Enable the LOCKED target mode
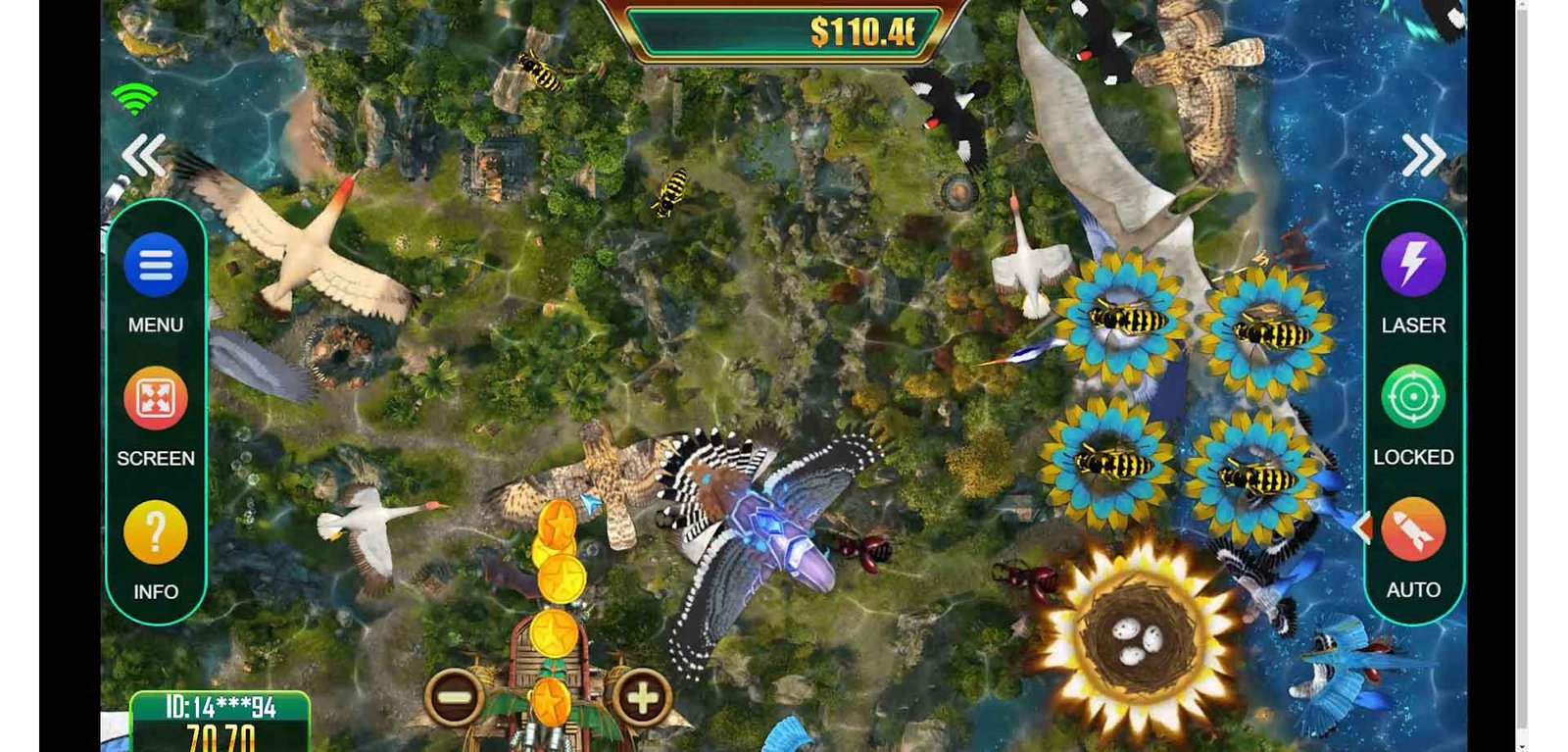 pos(1412,397)
